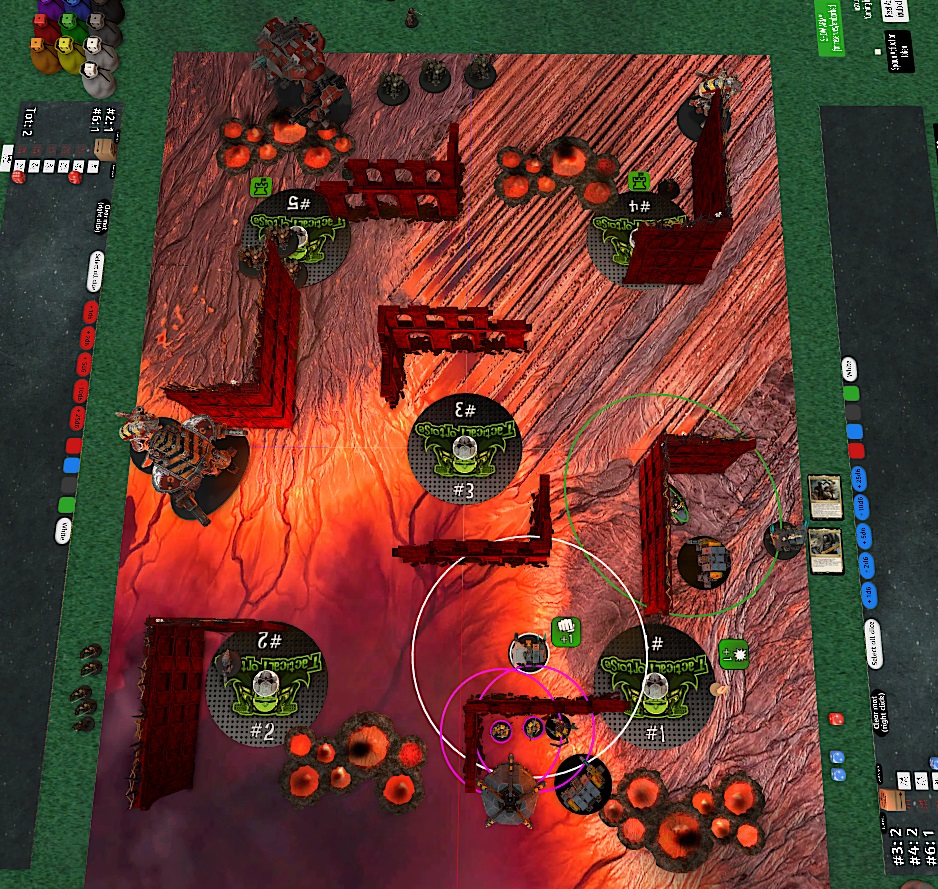Viewport: 938px width, 889px height.
Task: Spawn five dice with the blue +5d6 button
Action: (864, 537)
